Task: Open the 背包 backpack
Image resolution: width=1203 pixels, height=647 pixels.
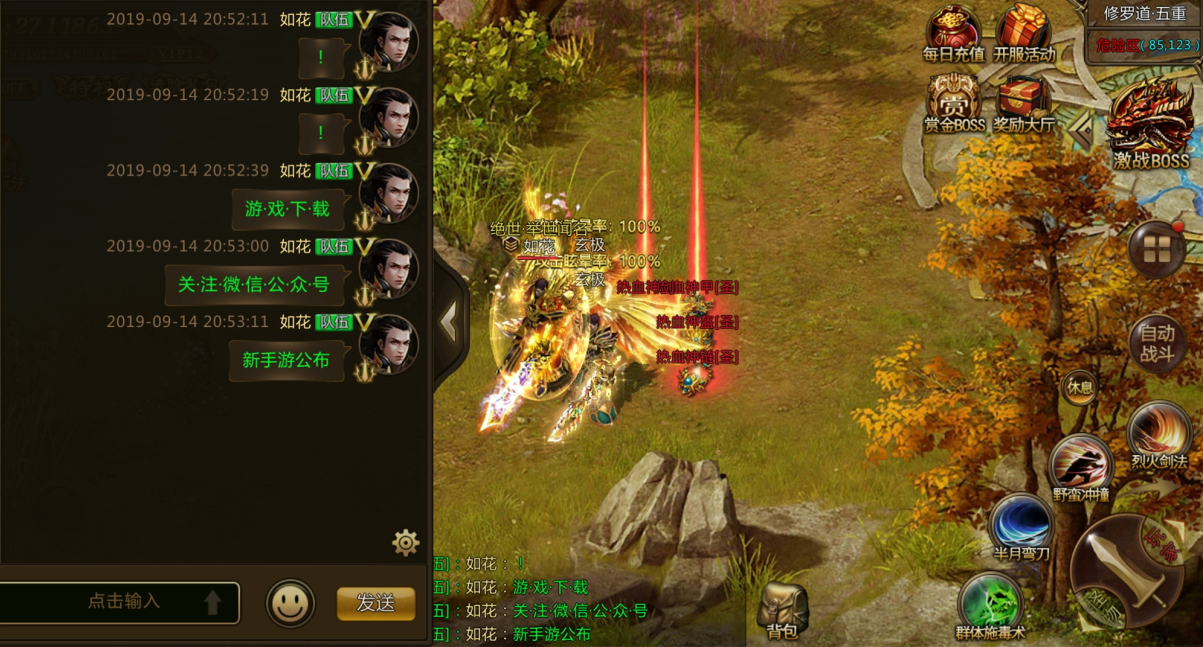Action: (x=782, y=610)
